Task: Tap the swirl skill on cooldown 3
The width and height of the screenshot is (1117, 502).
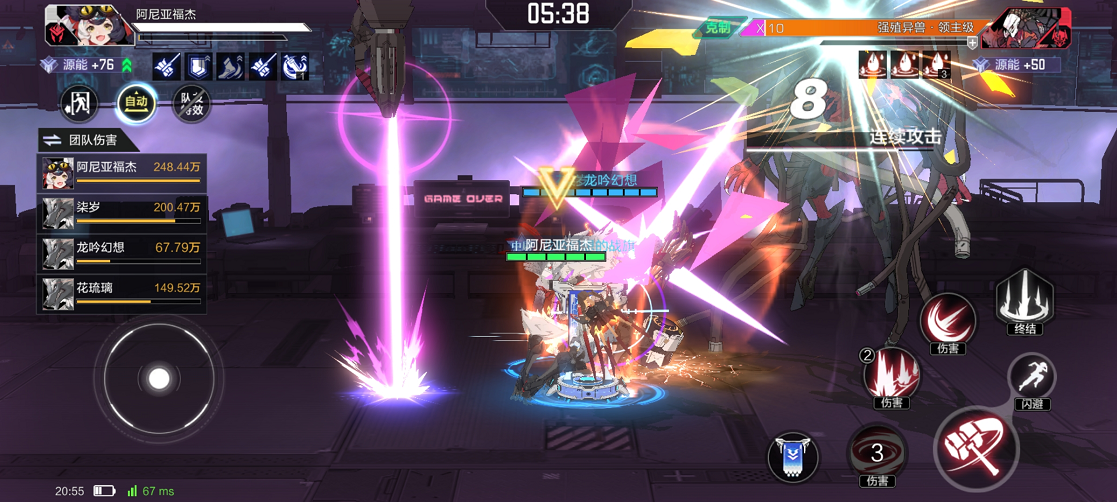Action: click(x=877, y=453)
